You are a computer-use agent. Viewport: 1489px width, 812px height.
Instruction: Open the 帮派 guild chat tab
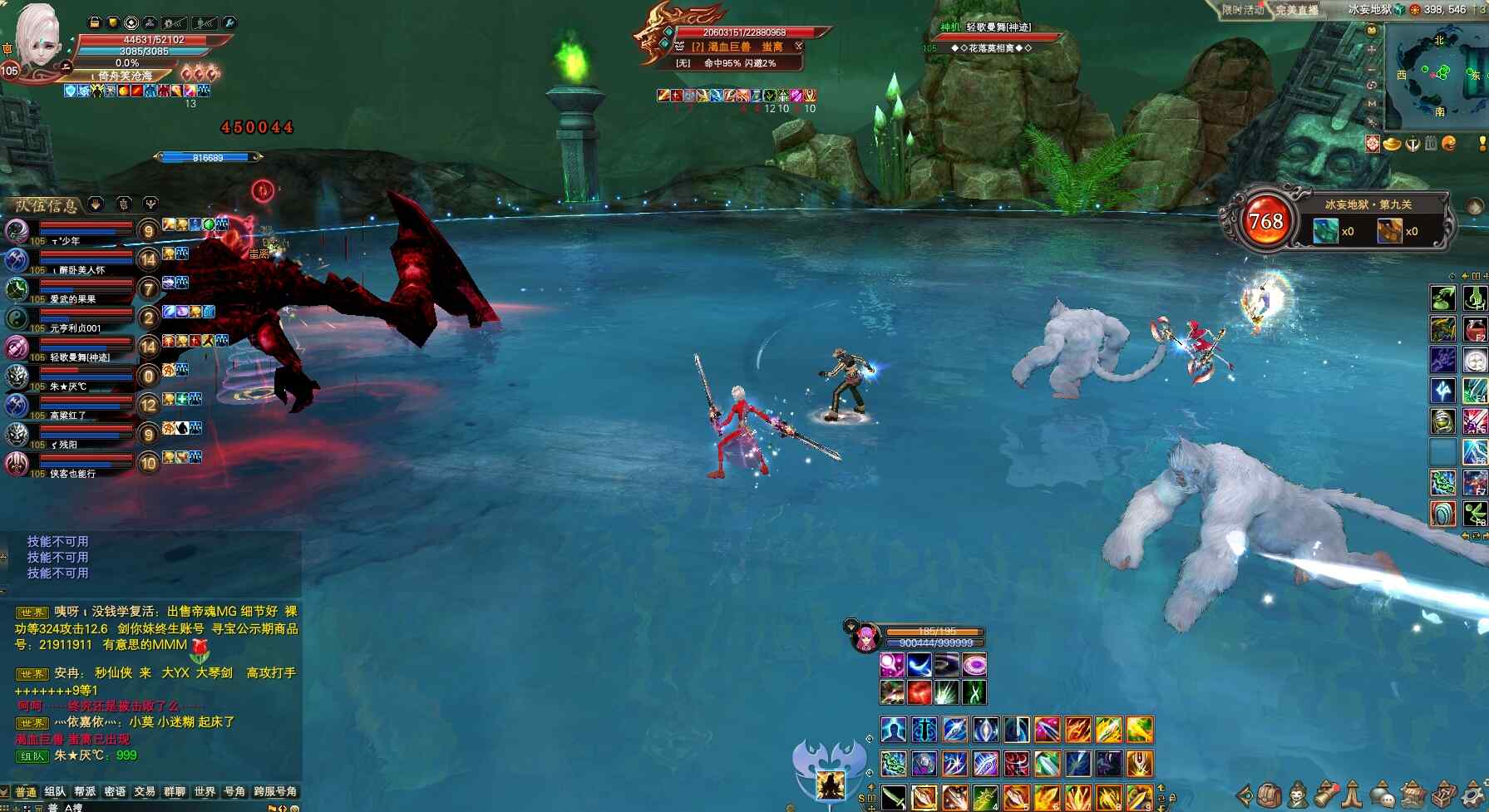(85, 791)
